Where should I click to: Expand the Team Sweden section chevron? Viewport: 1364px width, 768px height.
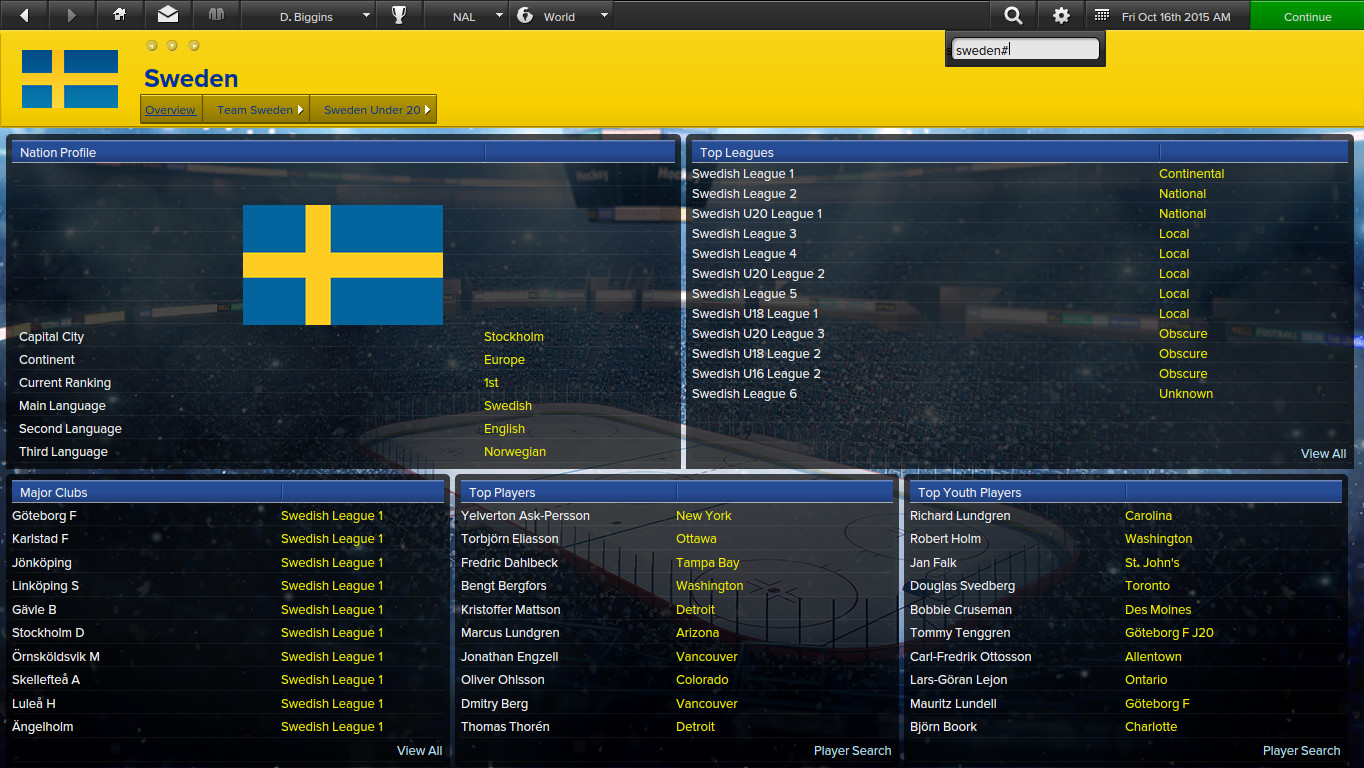298,110
